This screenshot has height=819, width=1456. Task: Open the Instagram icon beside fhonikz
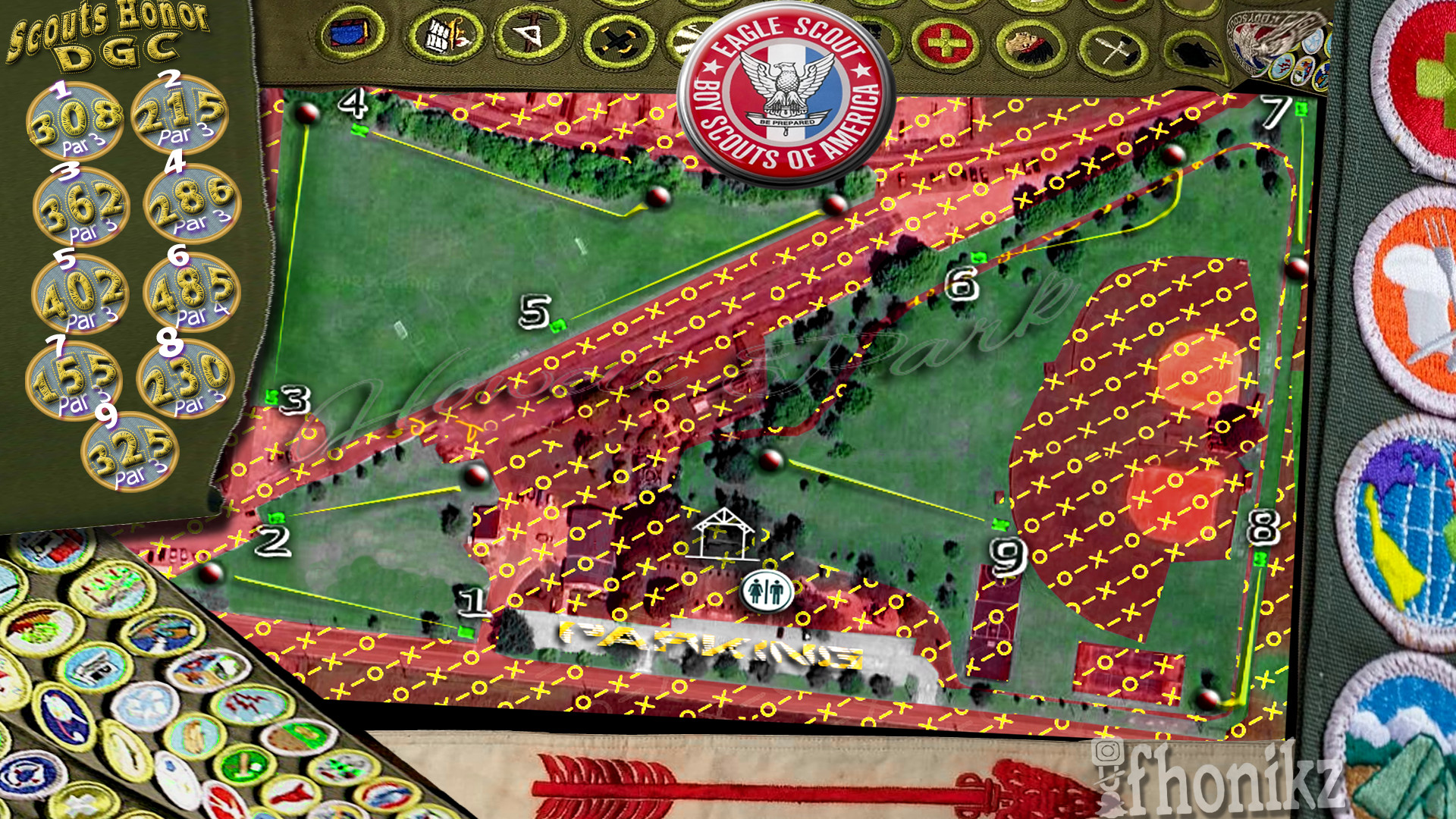(x=1108, y=752)
